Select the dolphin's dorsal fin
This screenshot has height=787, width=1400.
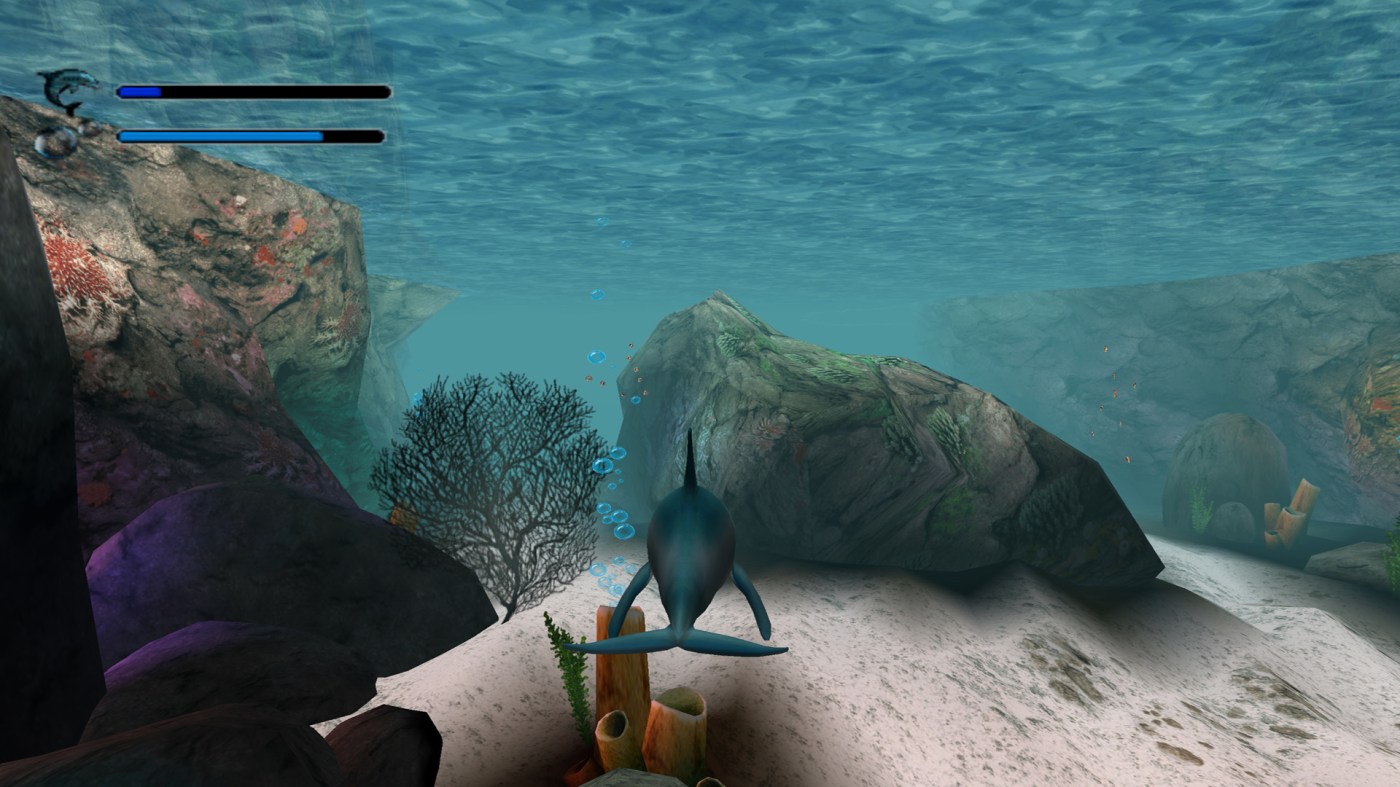tap(690, 455)
